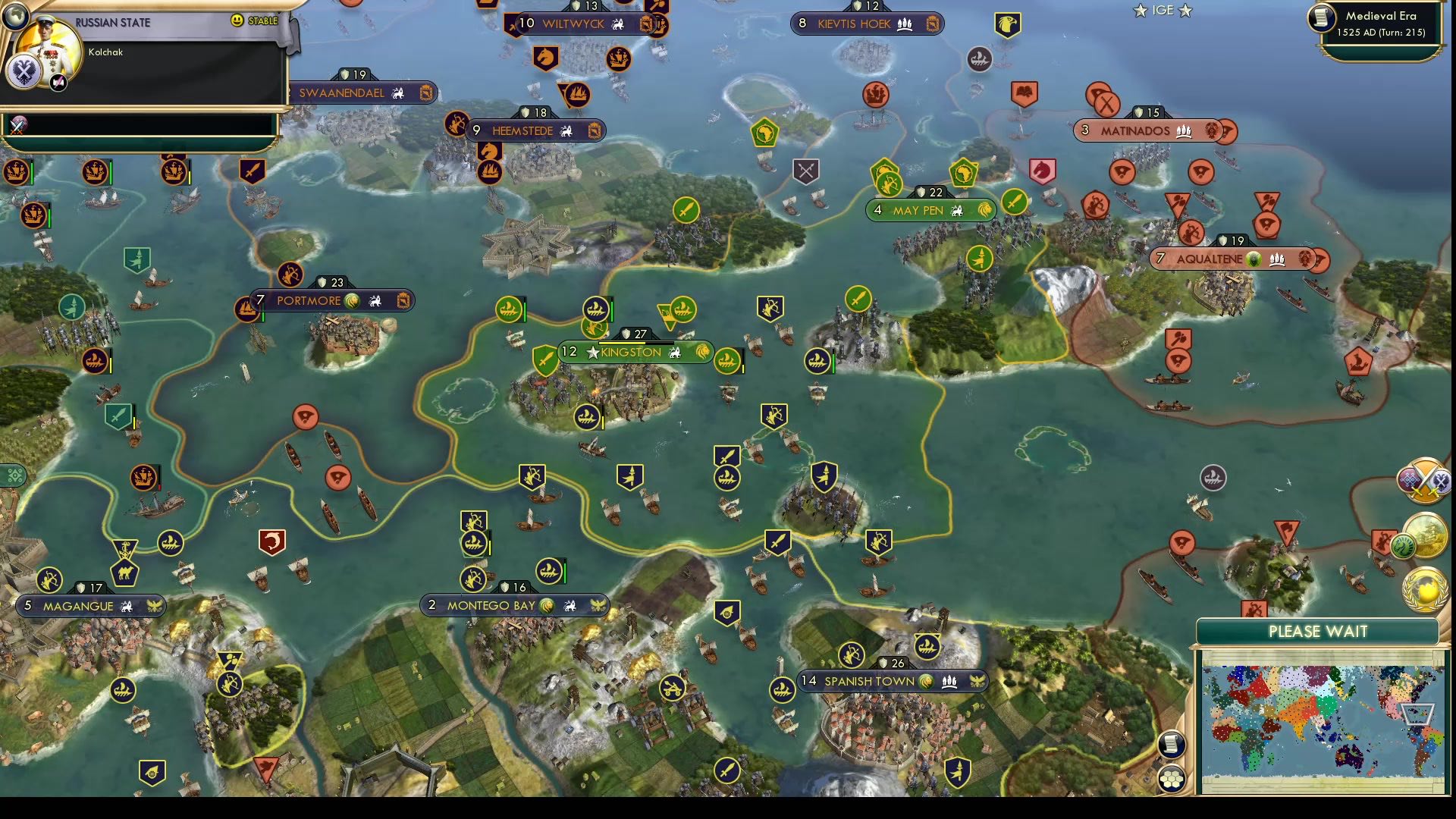Viewport: 1456px width, 819px height.
Task: Open the strategic view globe icon
Action: coord(17,17)
